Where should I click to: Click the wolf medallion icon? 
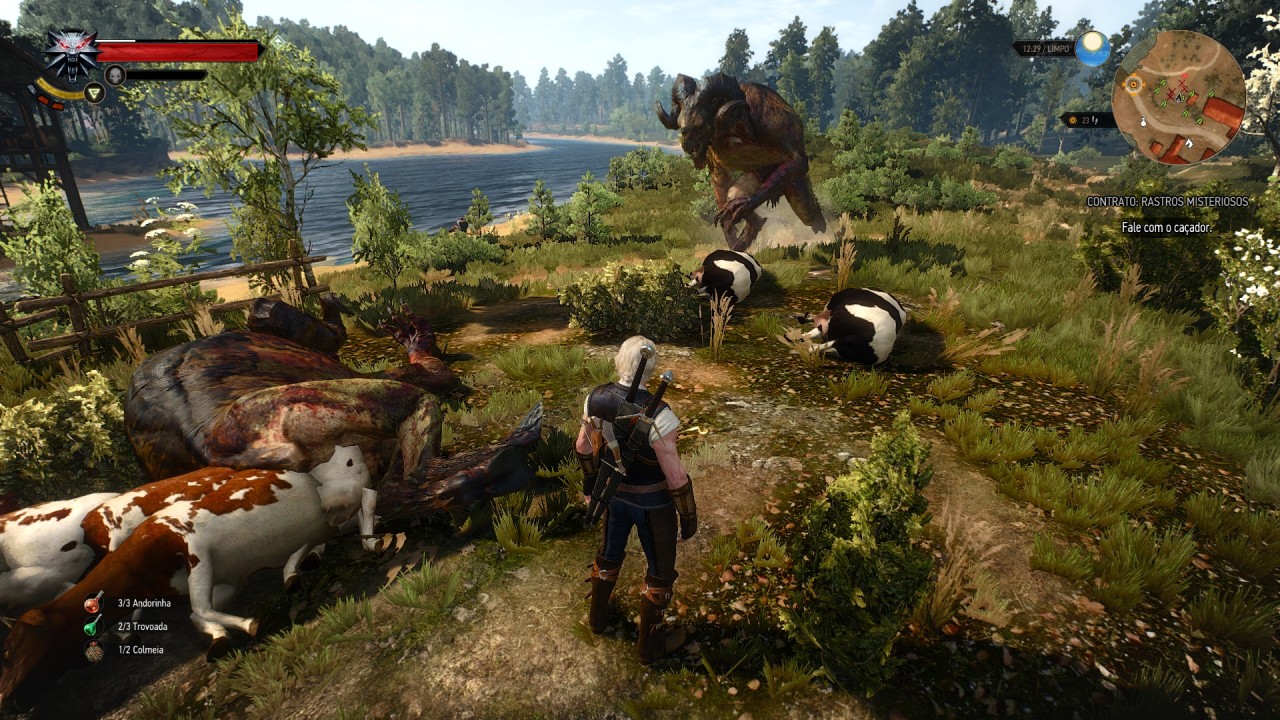point(71,54)
